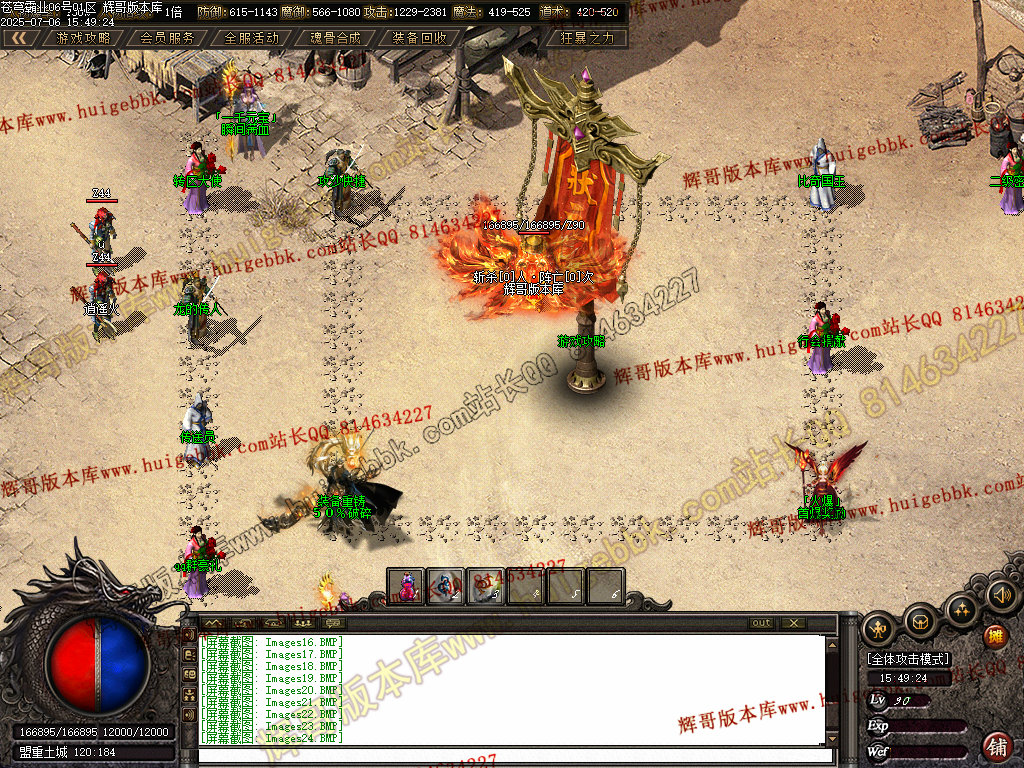The width and height of the screenshot is (1024, 768).
Task: Open the skills panel three-stars icon
Action: pos(961,609)
